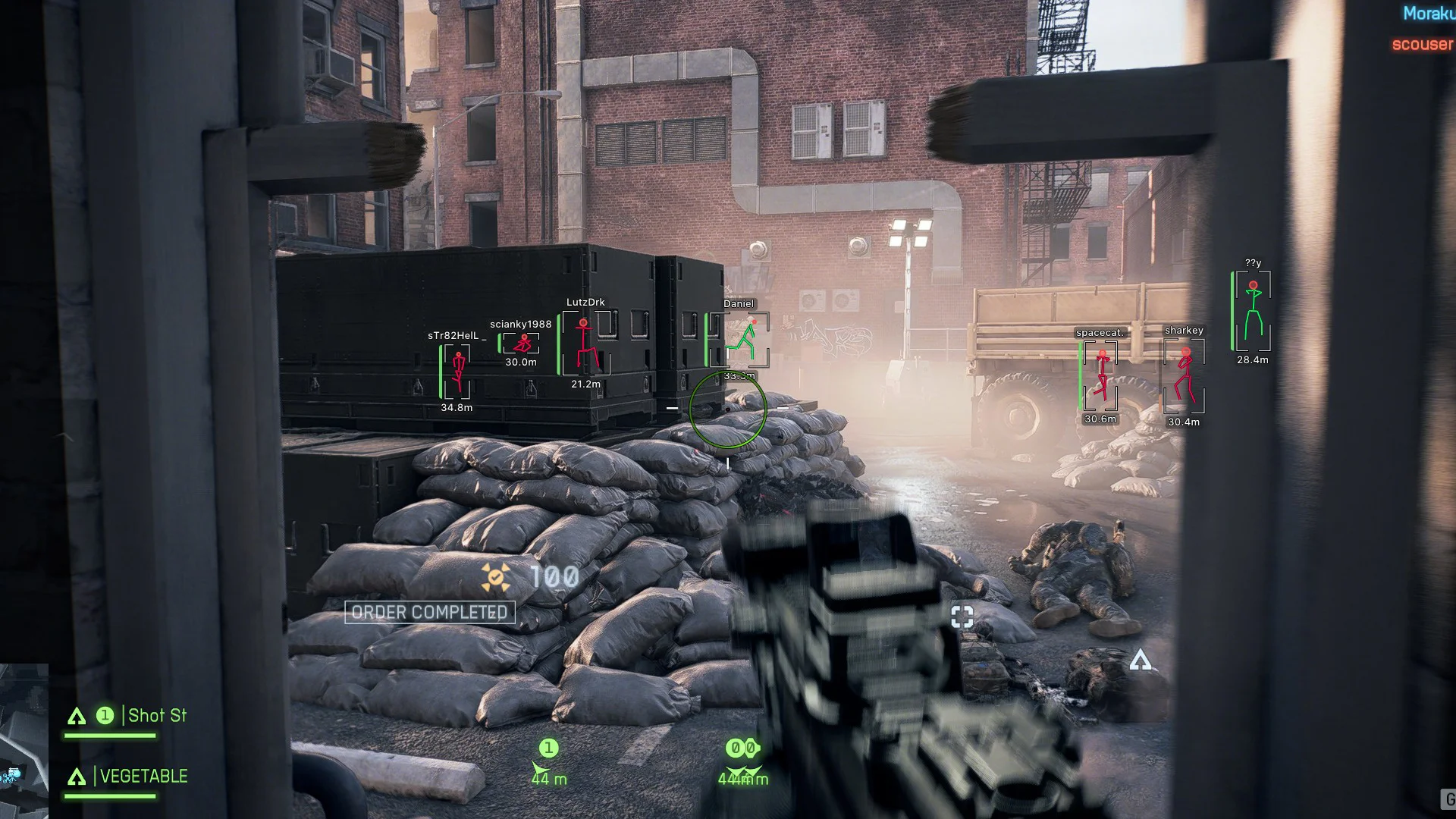Click the ORDER COMPLETED banner
Screen dimensions: 1456x819
[429, 613]
